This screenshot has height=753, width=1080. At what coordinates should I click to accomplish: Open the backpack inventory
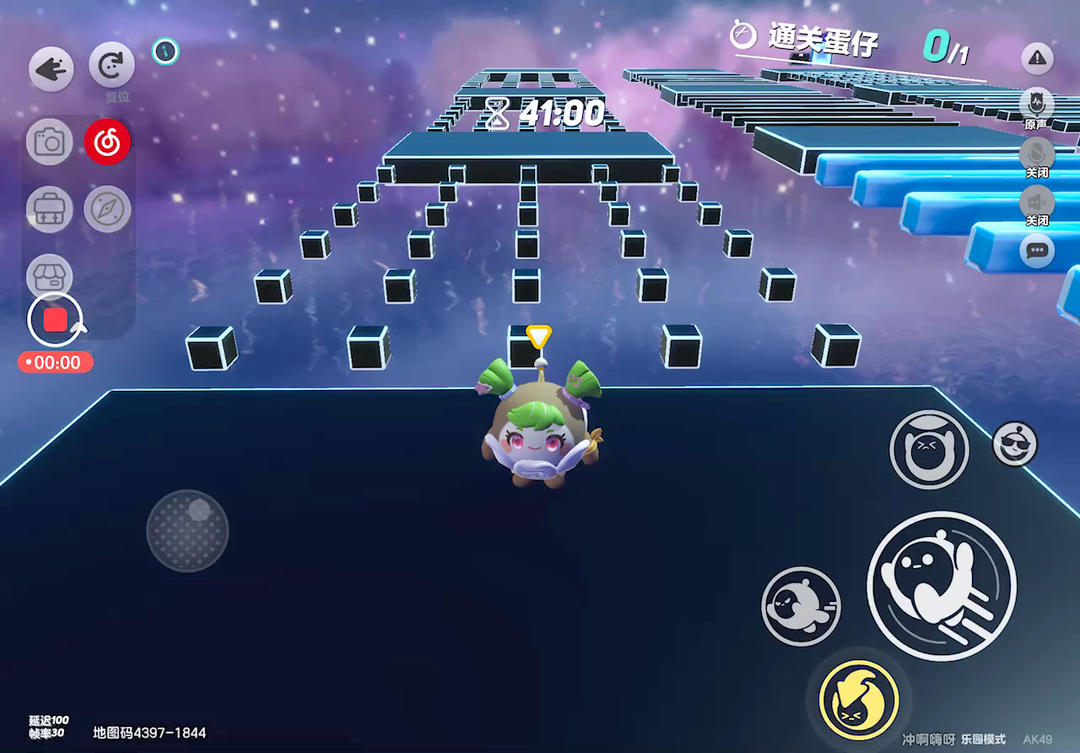coord(49,209)
